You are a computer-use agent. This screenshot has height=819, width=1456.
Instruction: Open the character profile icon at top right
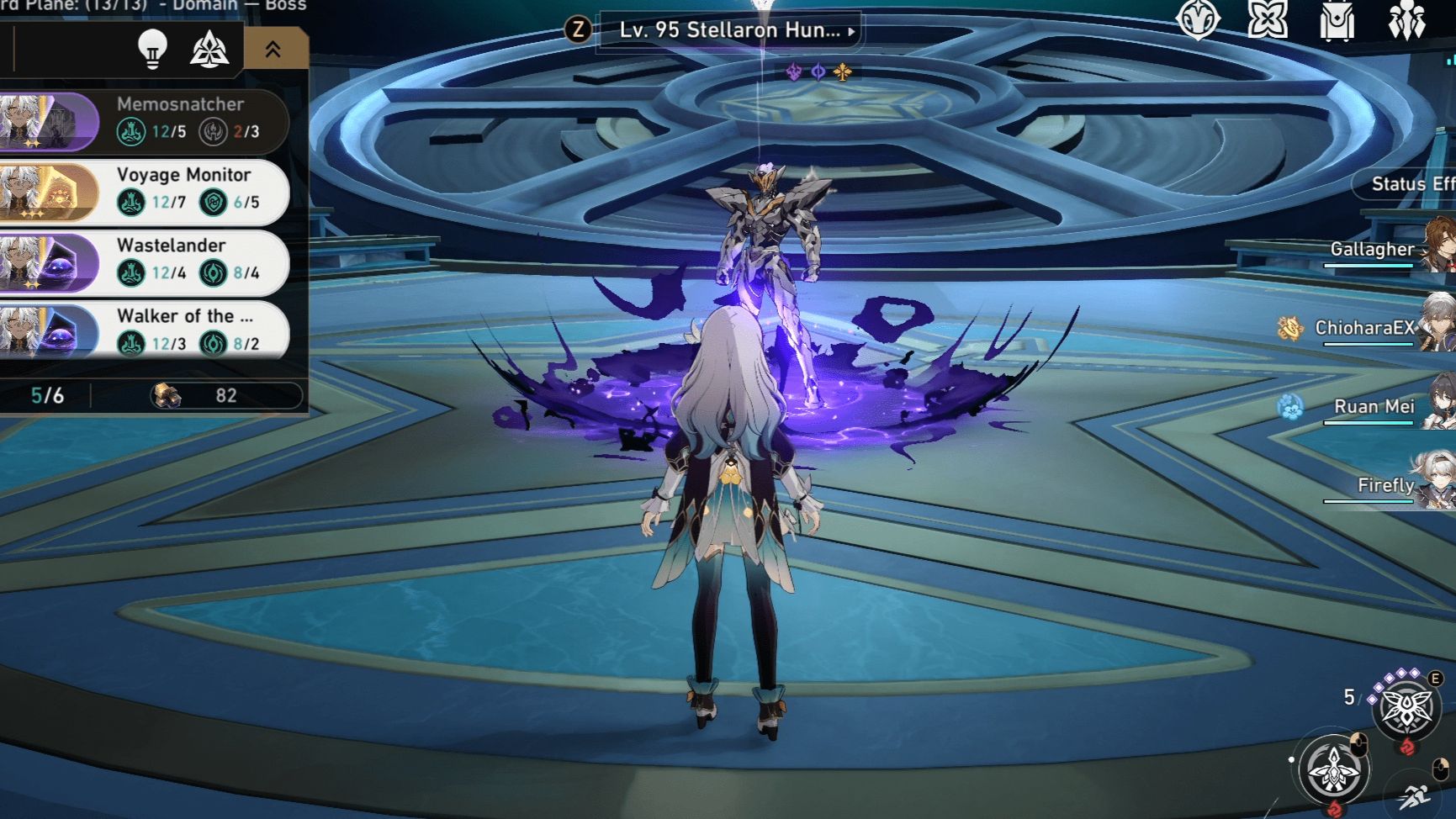(1199, 22)
